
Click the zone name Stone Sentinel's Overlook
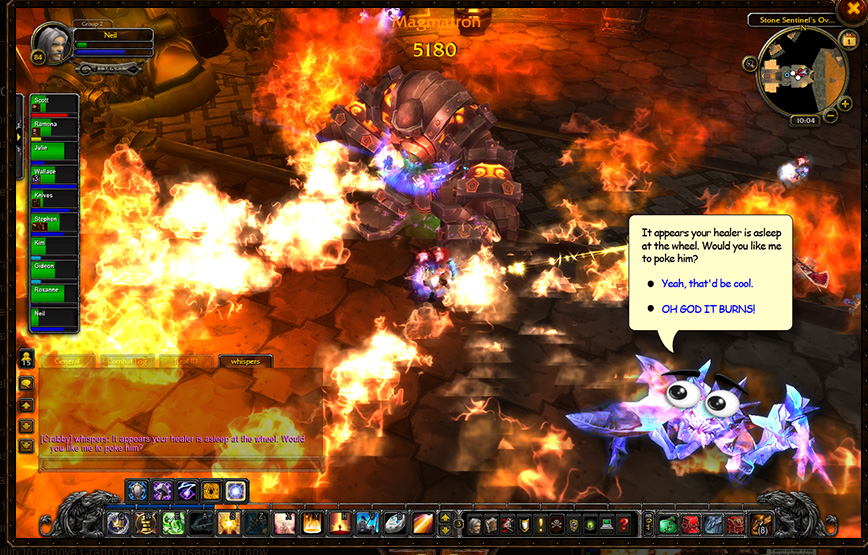click(791, 19)
